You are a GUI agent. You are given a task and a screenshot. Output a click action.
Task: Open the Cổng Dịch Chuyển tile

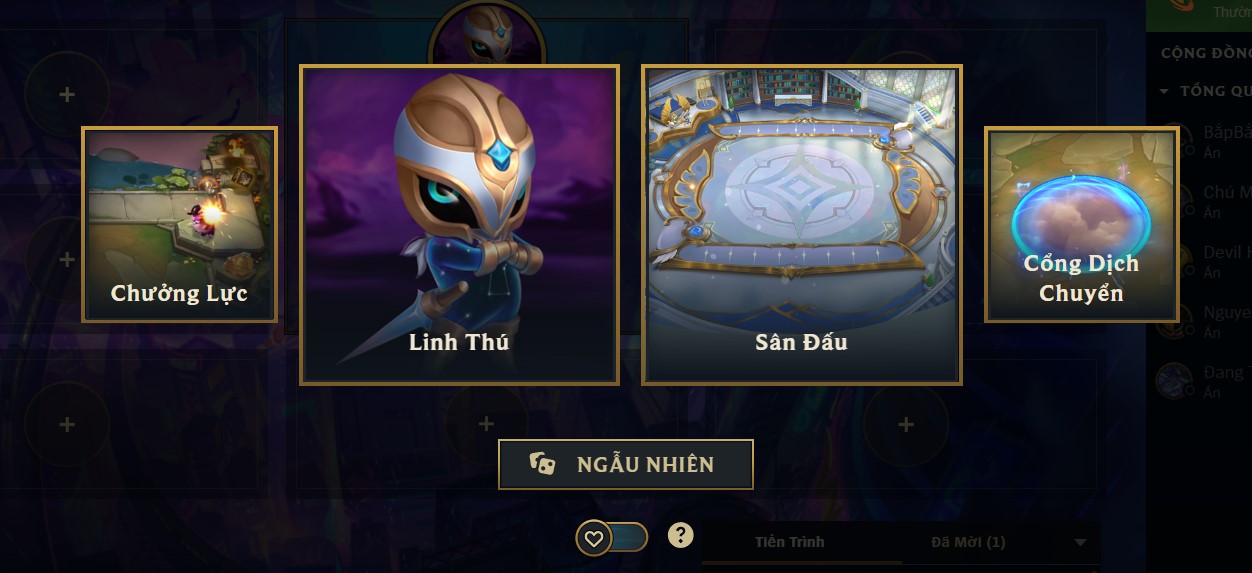click(1081, 224)
